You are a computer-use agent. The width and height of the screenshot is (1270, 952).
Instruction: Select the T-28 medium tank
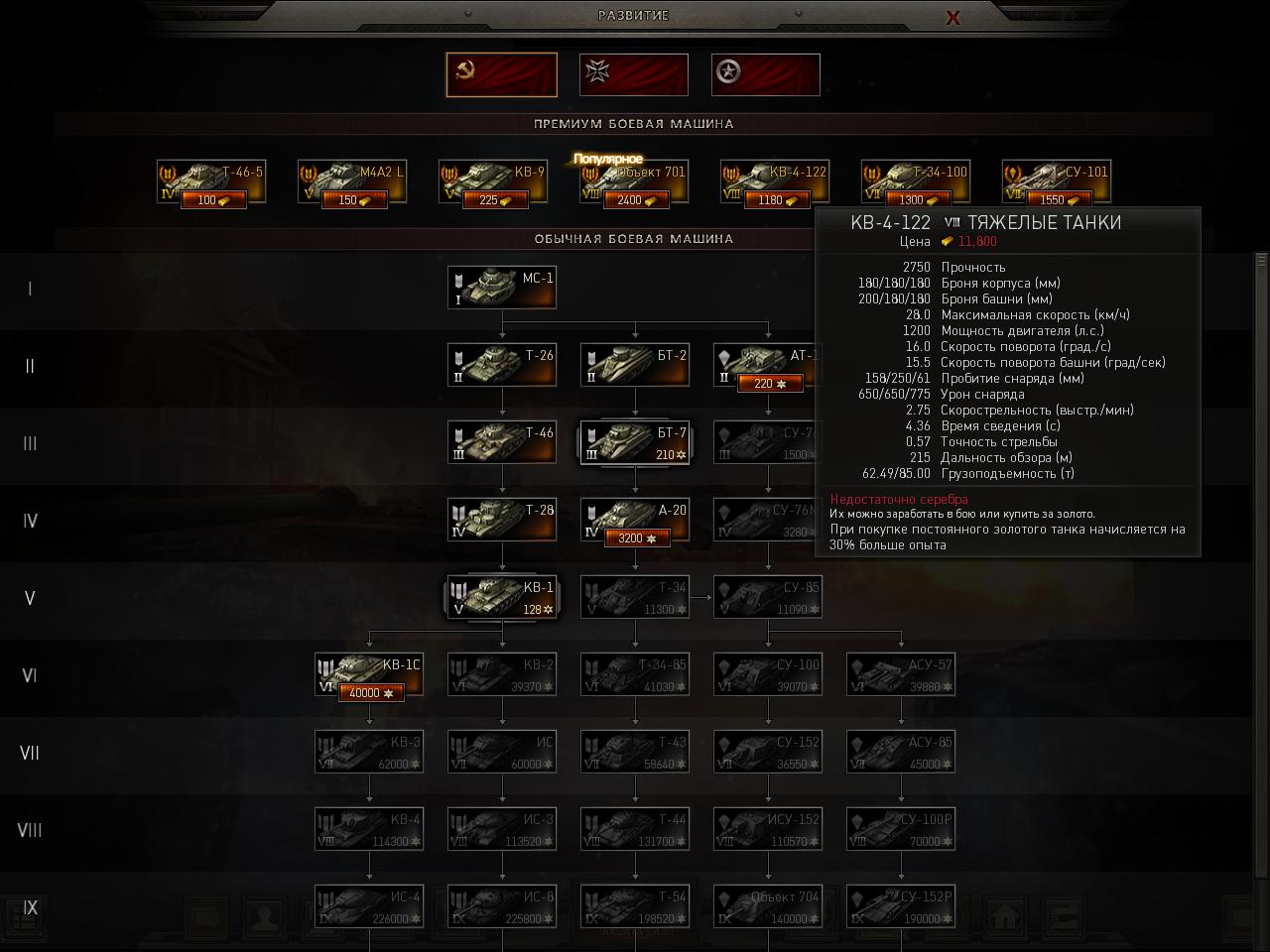click(501, 520)
